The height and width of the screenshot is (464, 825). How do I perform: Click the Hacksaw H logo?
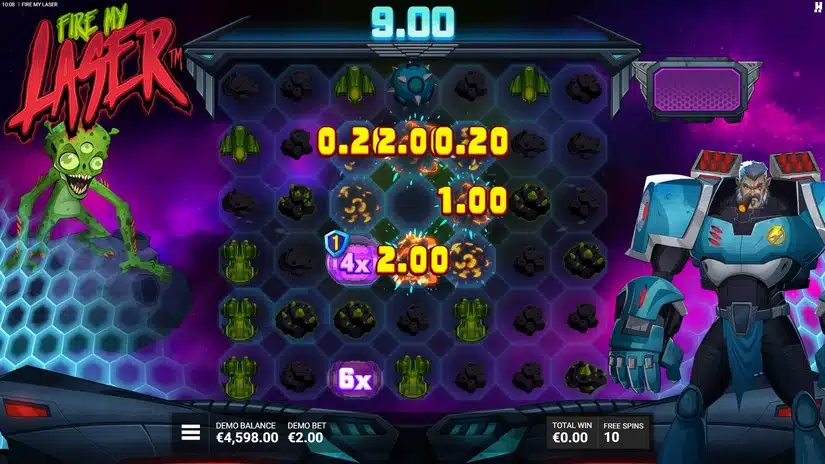click(x=815, y=7)
